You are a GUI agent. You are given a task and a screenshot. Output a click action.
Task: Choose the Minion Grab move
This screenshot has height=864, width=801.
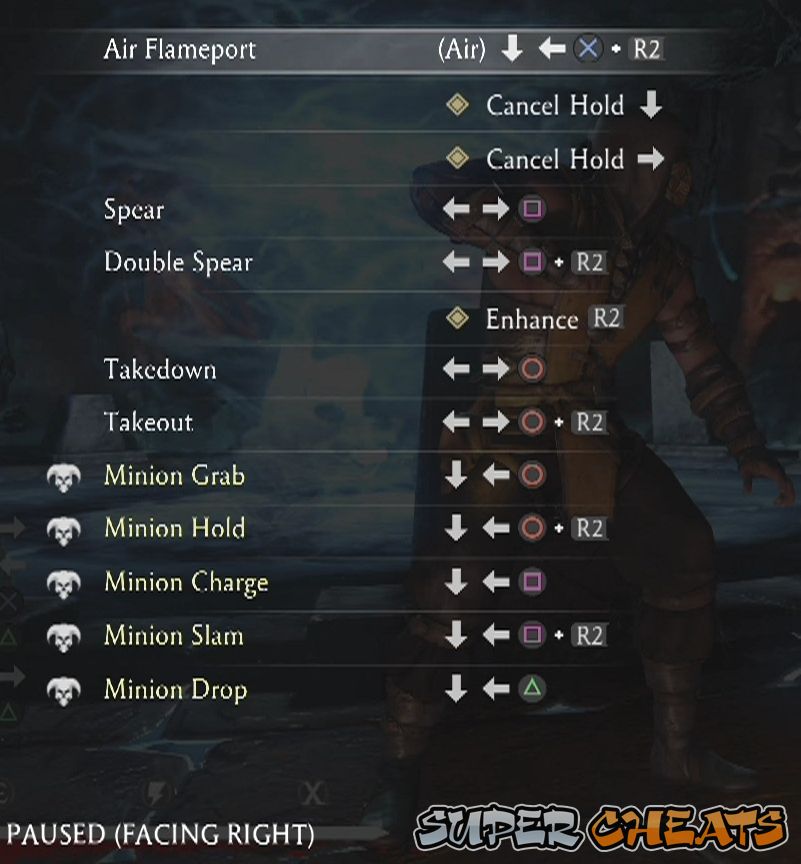click(174, 476)
